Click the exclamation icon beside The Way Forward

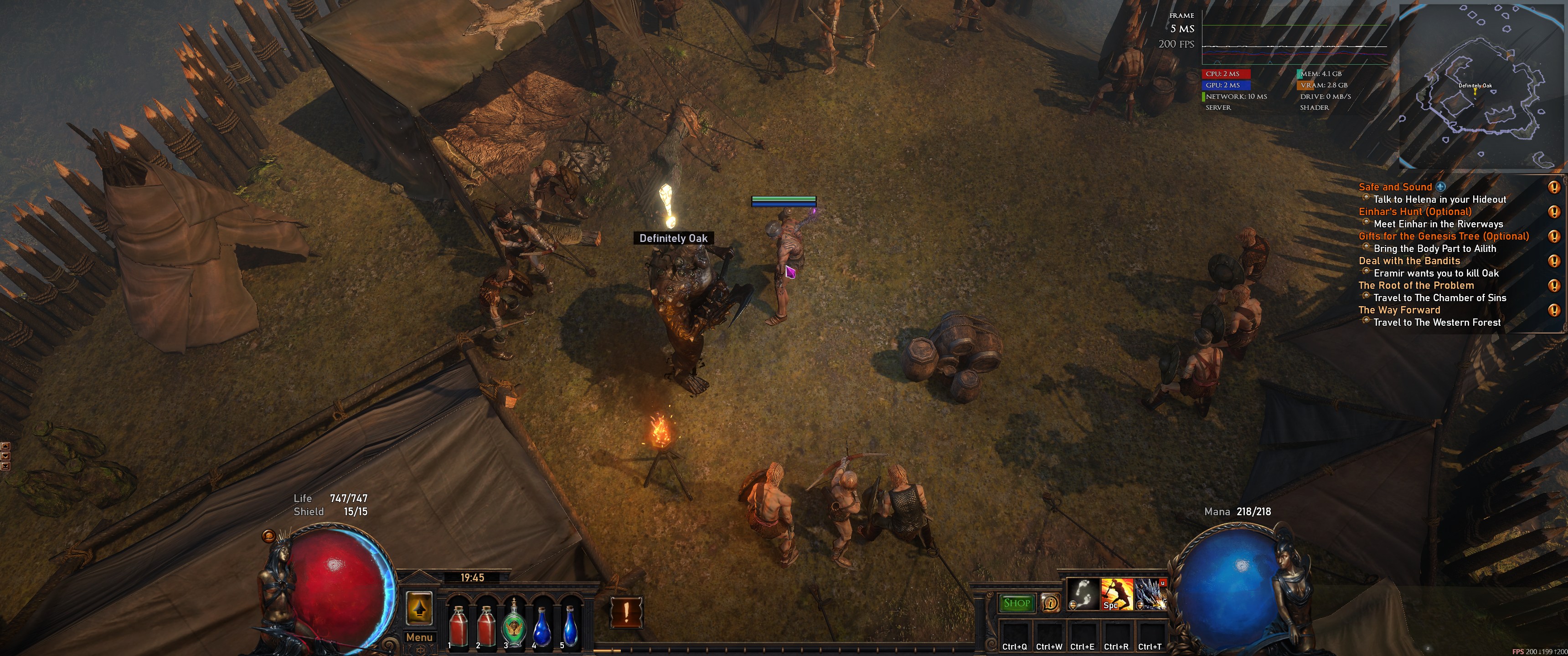coord(1553,310)
